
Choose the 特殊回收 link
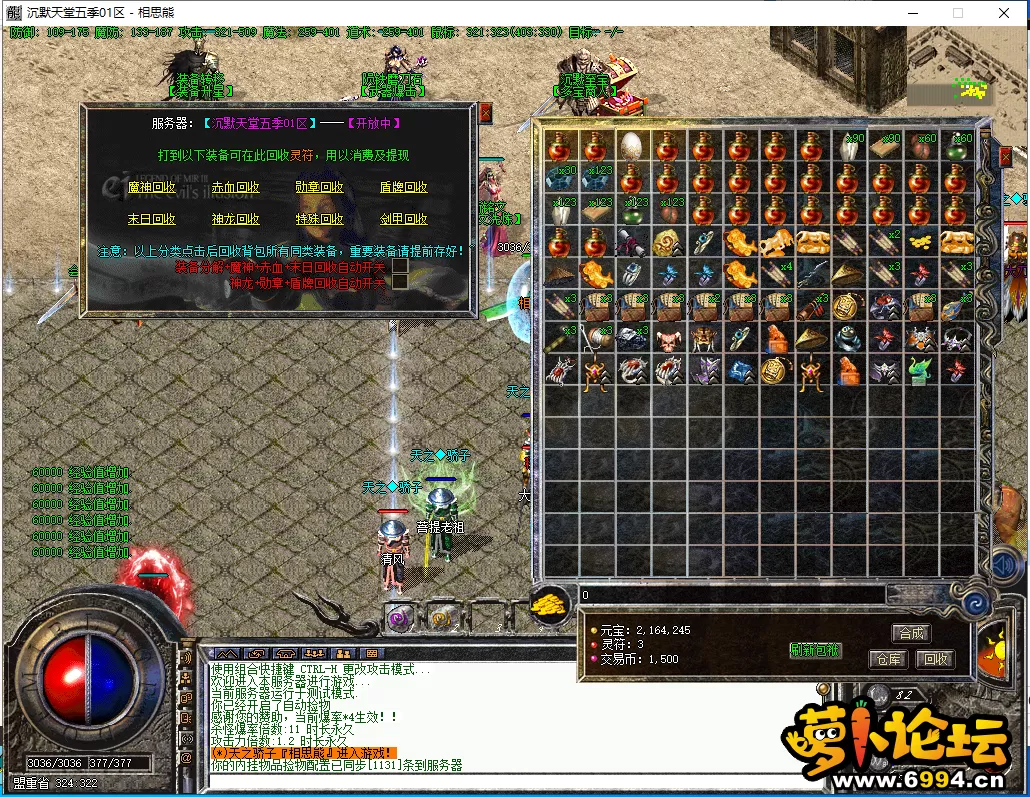pos(319,219)
